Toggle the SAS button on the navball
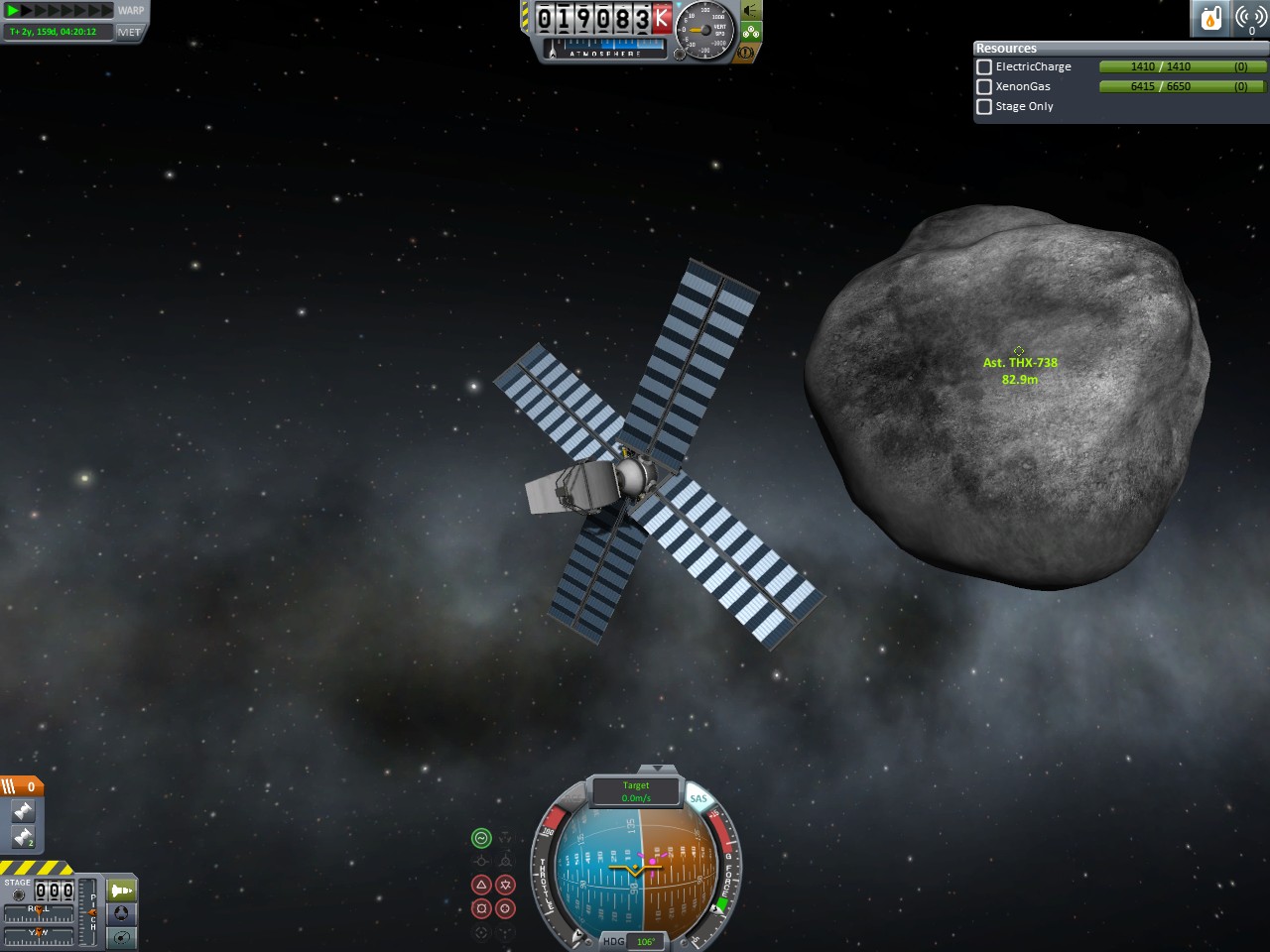Viewport: 1270px width, 952px height. click(x=698, y=798)
